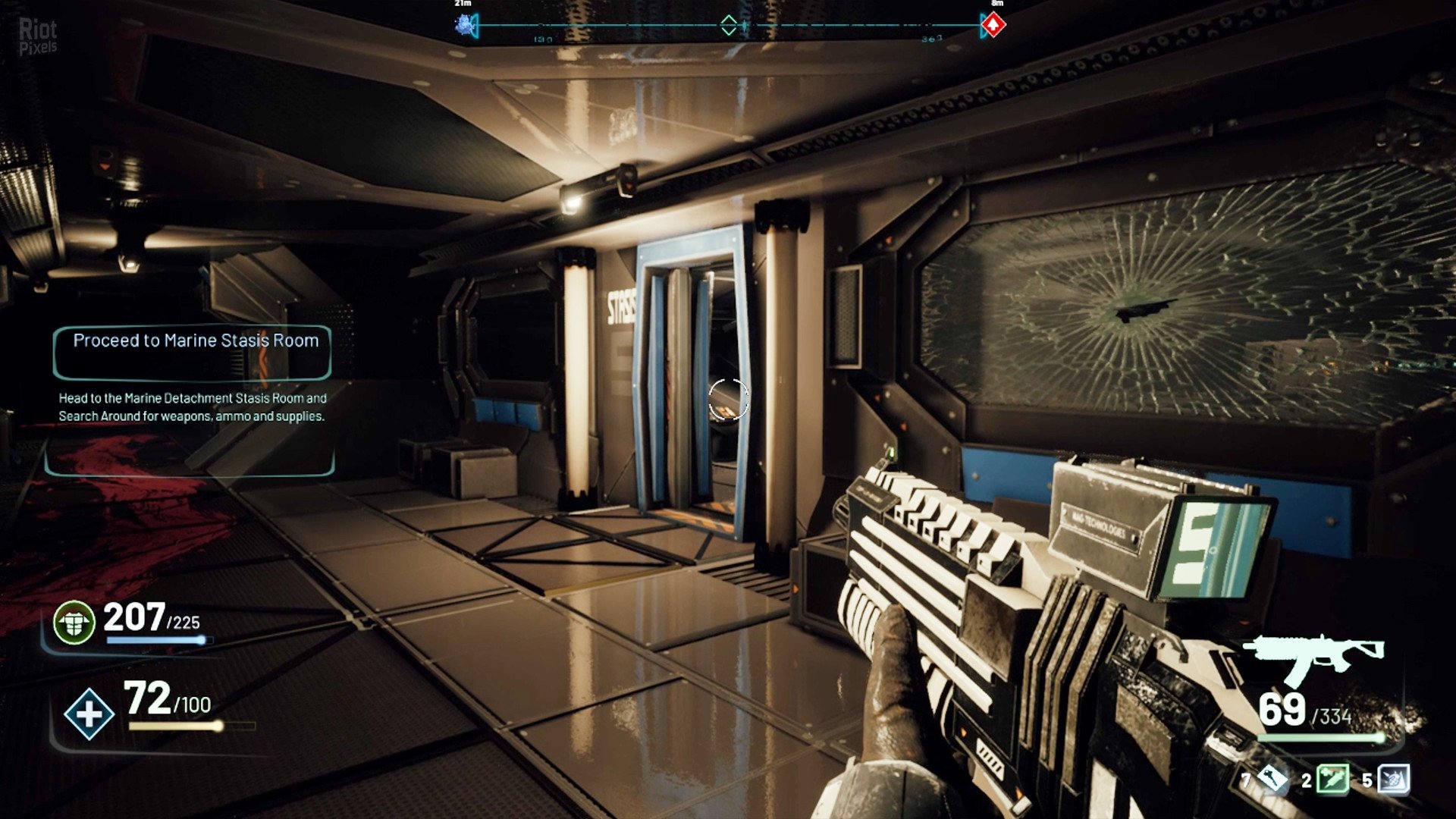Select the key item slot

point(1272,779)
